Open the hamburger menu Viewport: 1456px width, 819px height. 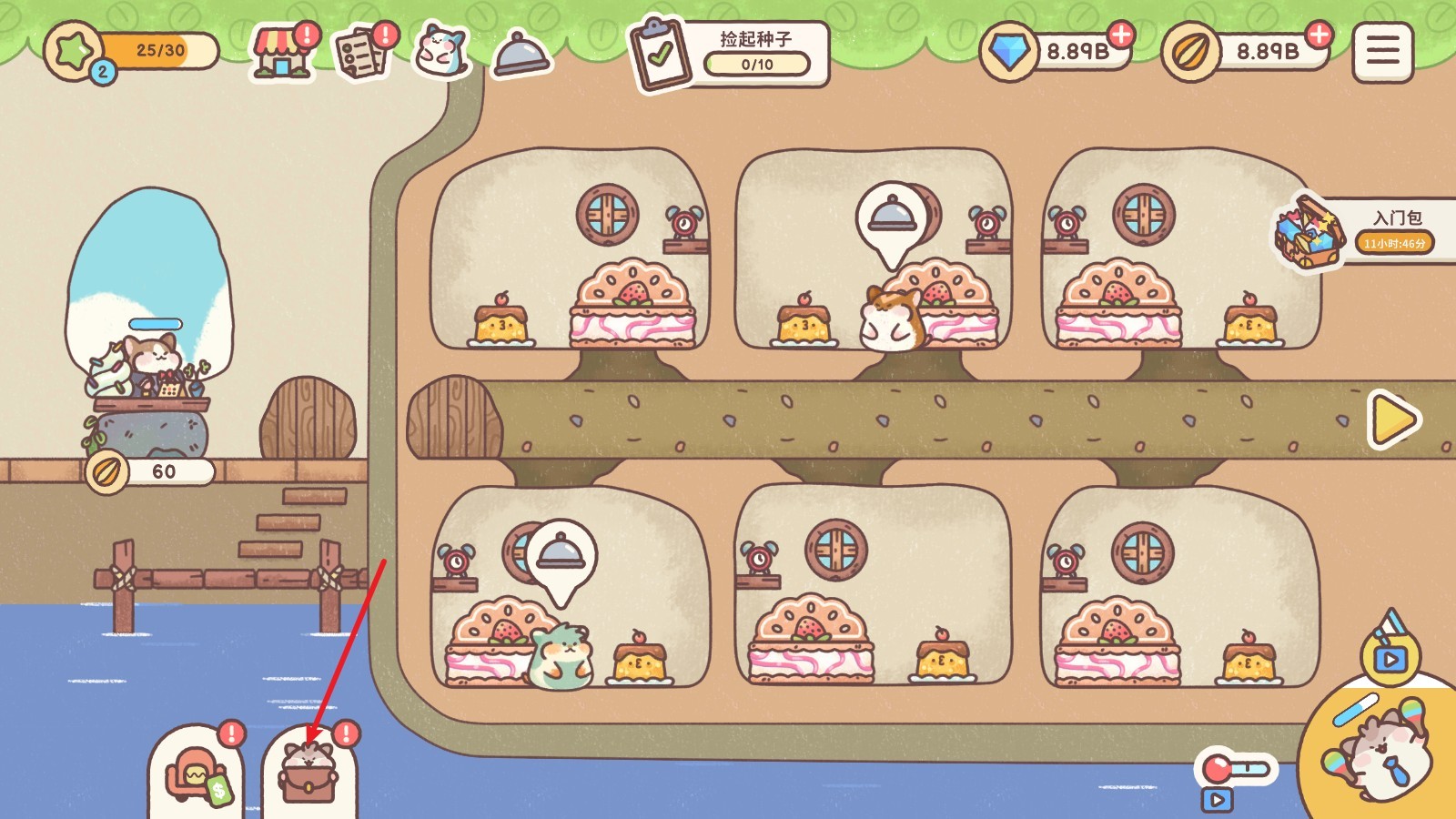tap(1382, 52)
